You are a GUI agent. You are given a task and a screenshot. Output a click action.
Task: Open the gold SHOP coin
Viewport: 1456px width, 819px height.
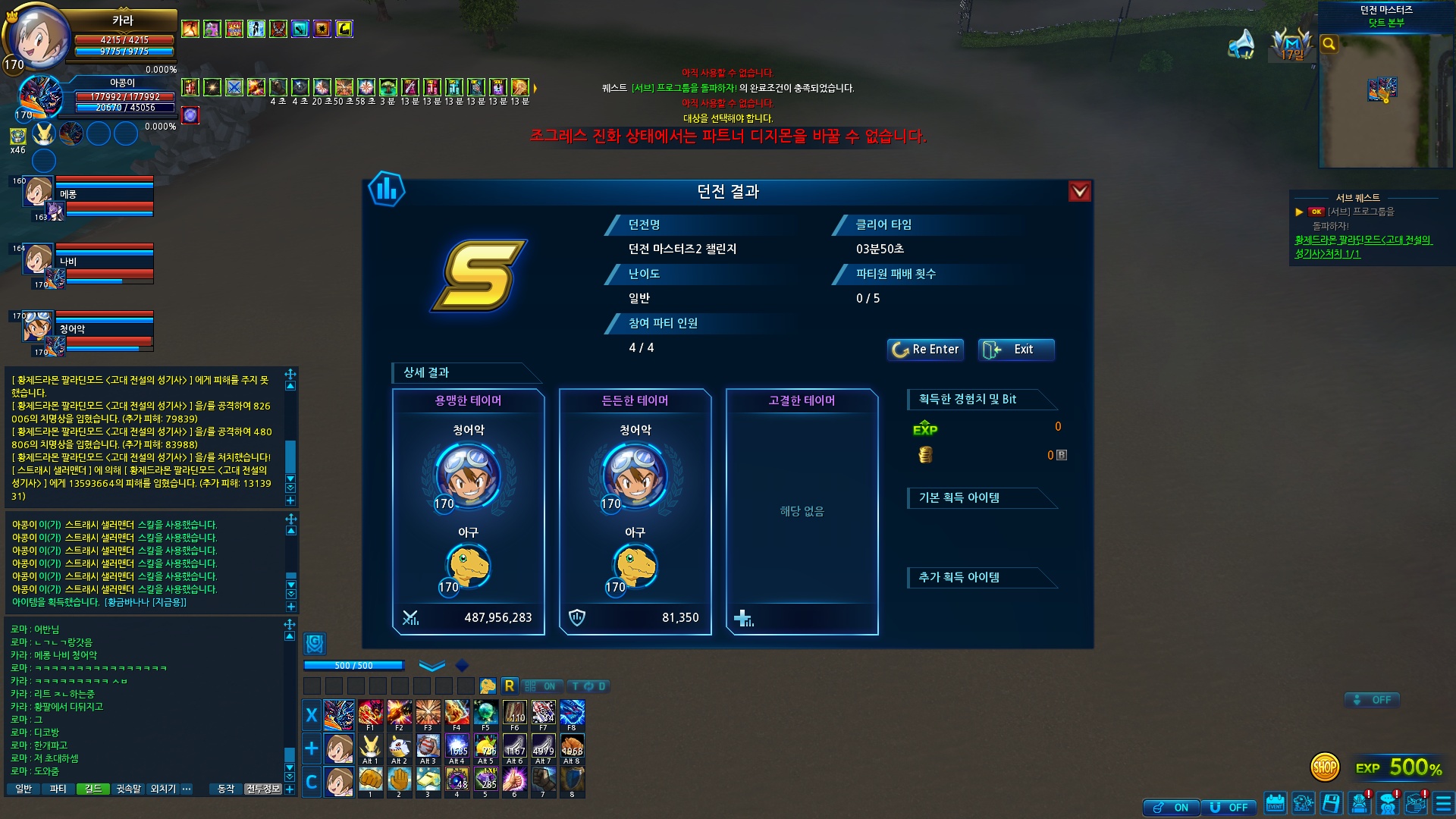click(1324, 767)
